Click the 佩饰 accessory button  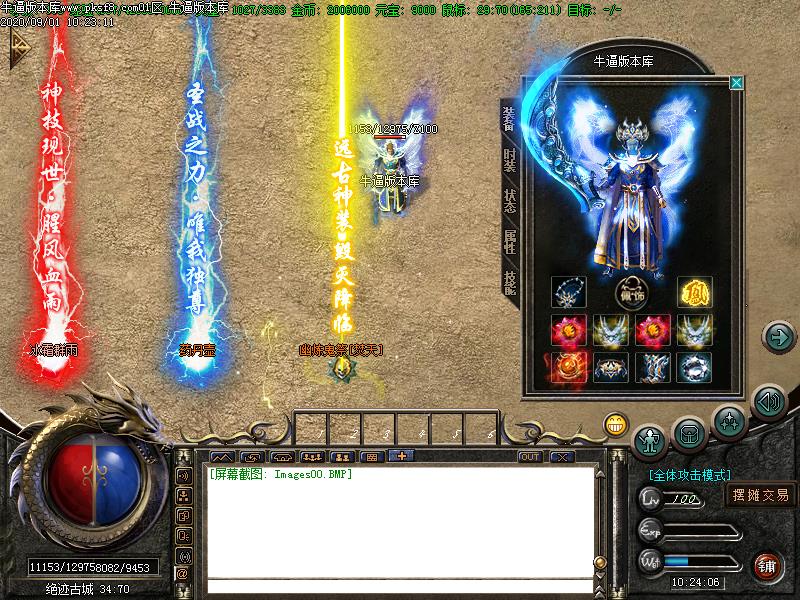[631, 294]
